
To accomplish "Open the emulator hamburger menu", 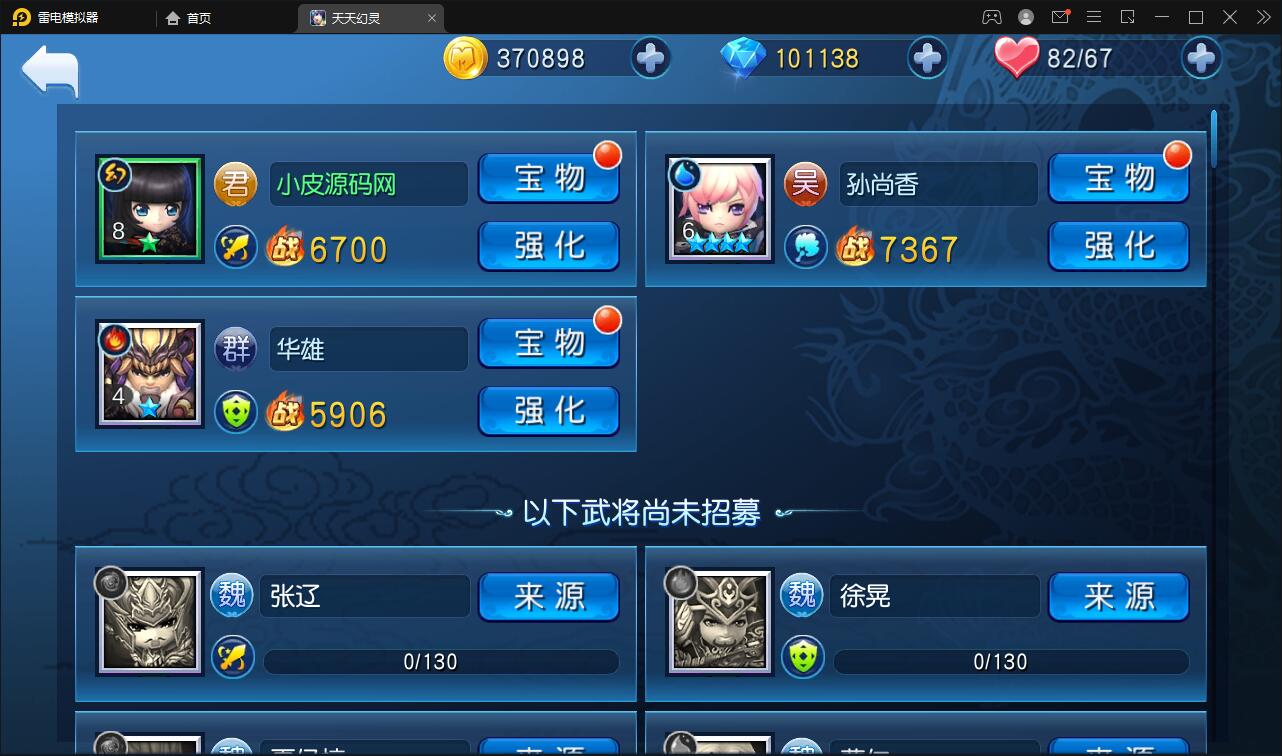I will [x=1094, y=16].
